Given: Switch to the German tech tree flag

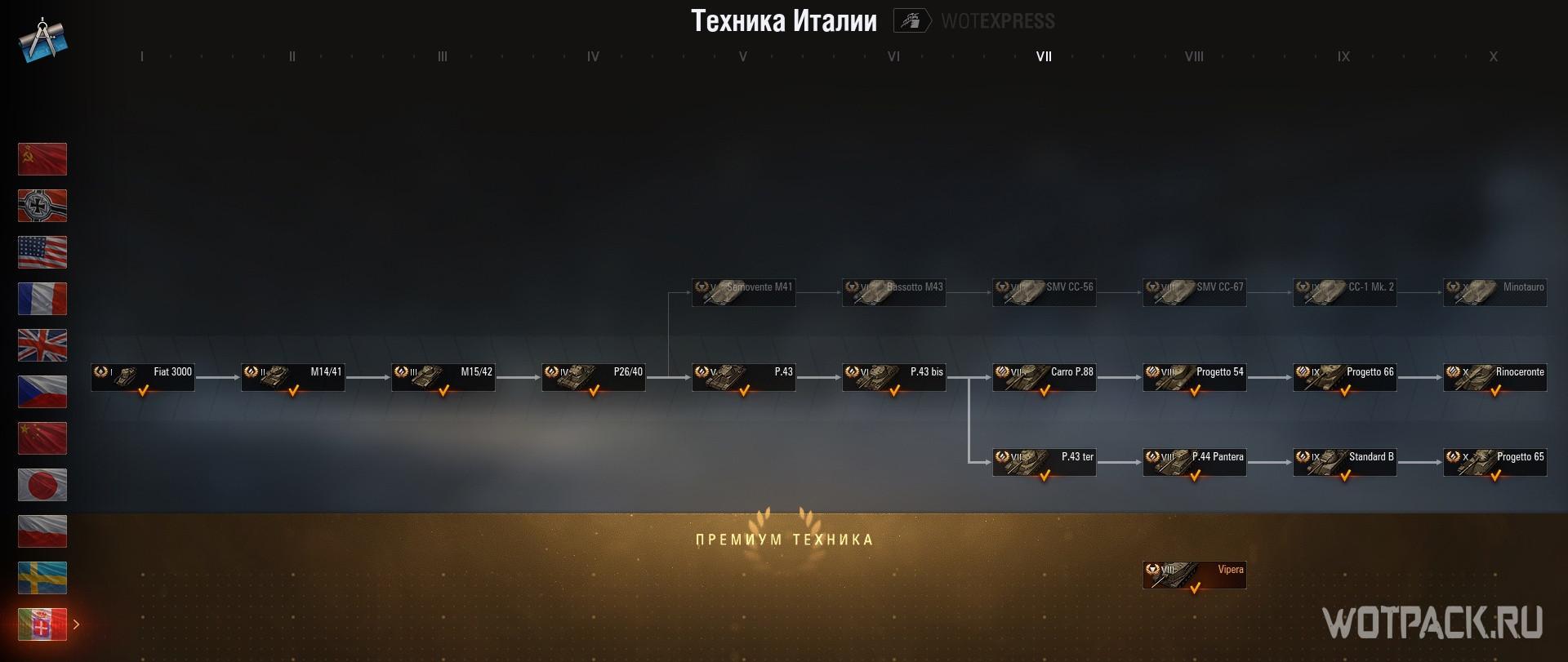Looking at the screenshot, I should click(42, 206).
